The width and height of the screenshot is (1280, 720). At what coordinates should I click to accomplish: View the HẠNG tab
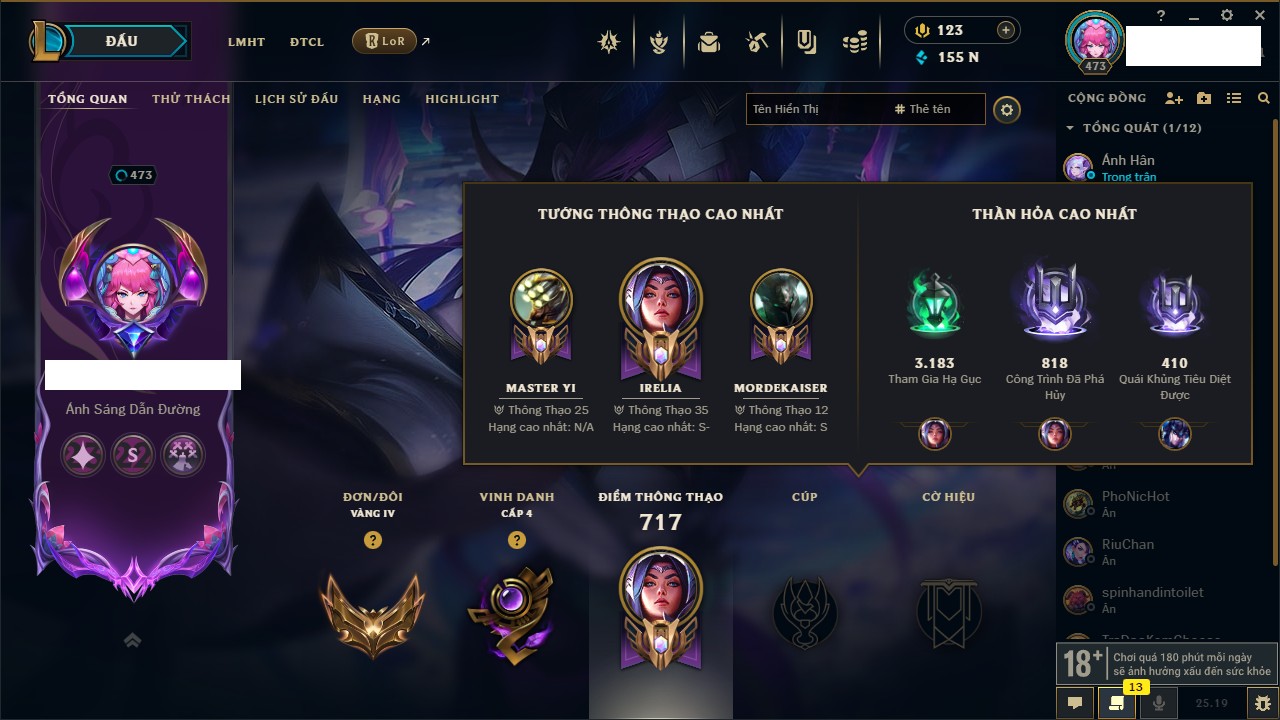(x=381, y=99)
